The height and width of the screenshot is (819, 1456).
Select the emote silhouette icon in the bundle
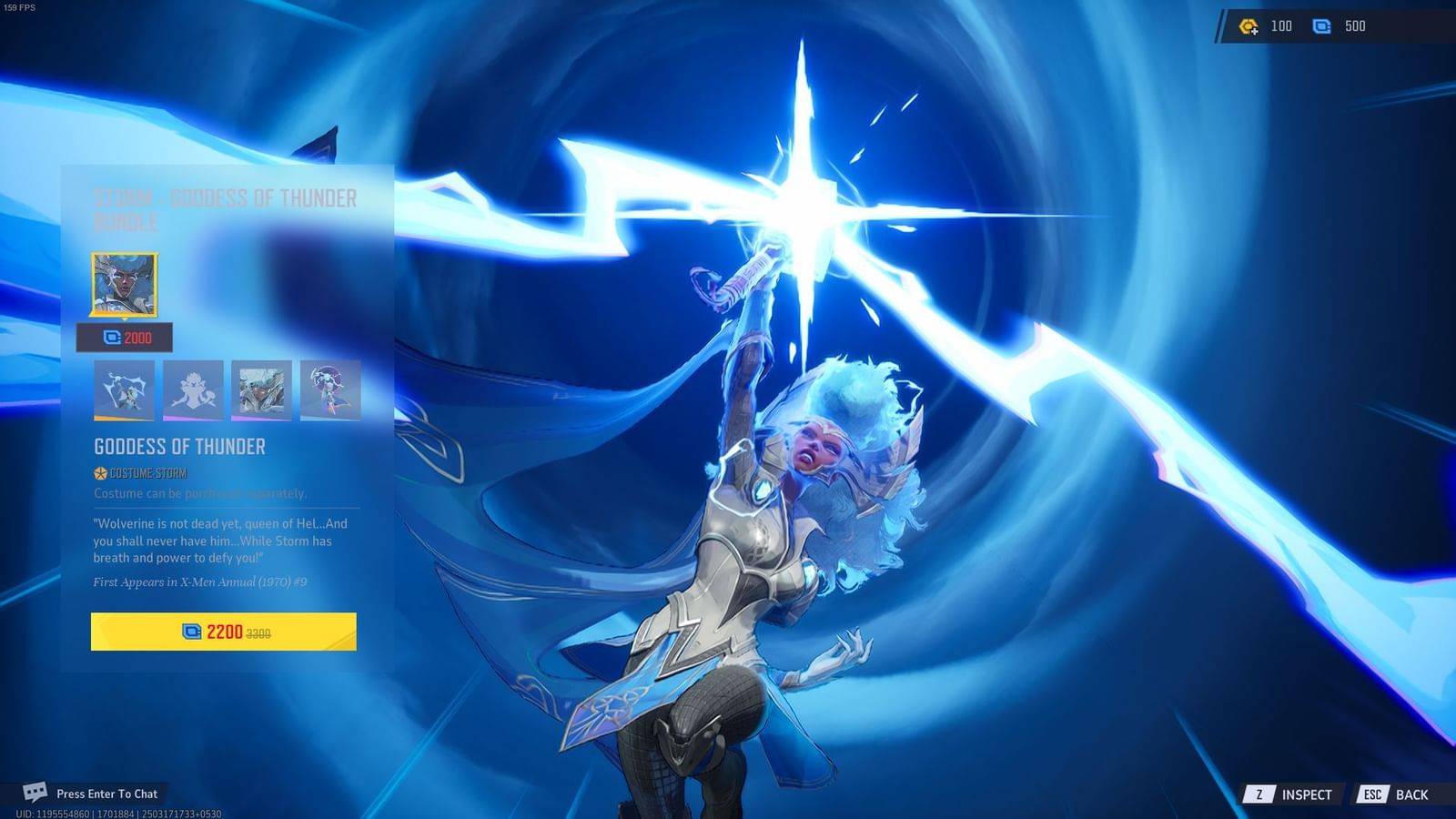tap(191, 390)
